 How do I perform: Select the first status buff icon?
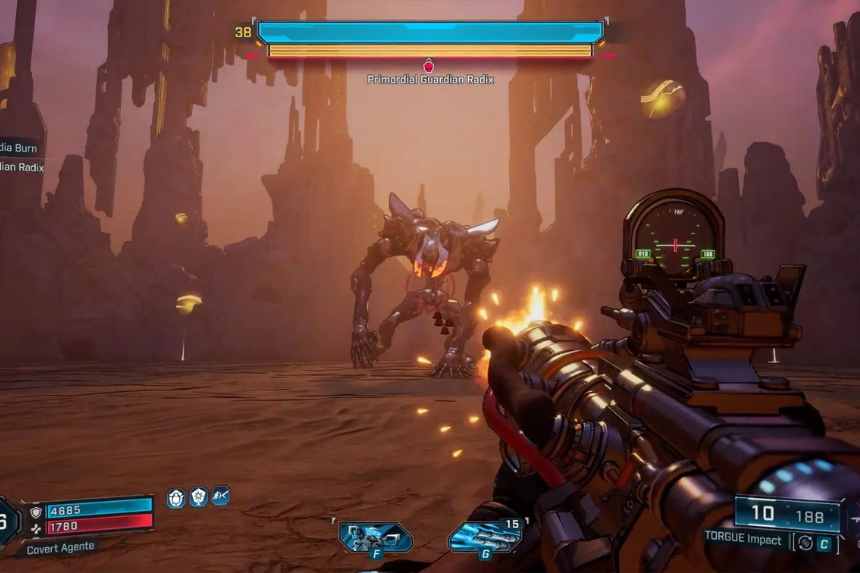[176, 497]
